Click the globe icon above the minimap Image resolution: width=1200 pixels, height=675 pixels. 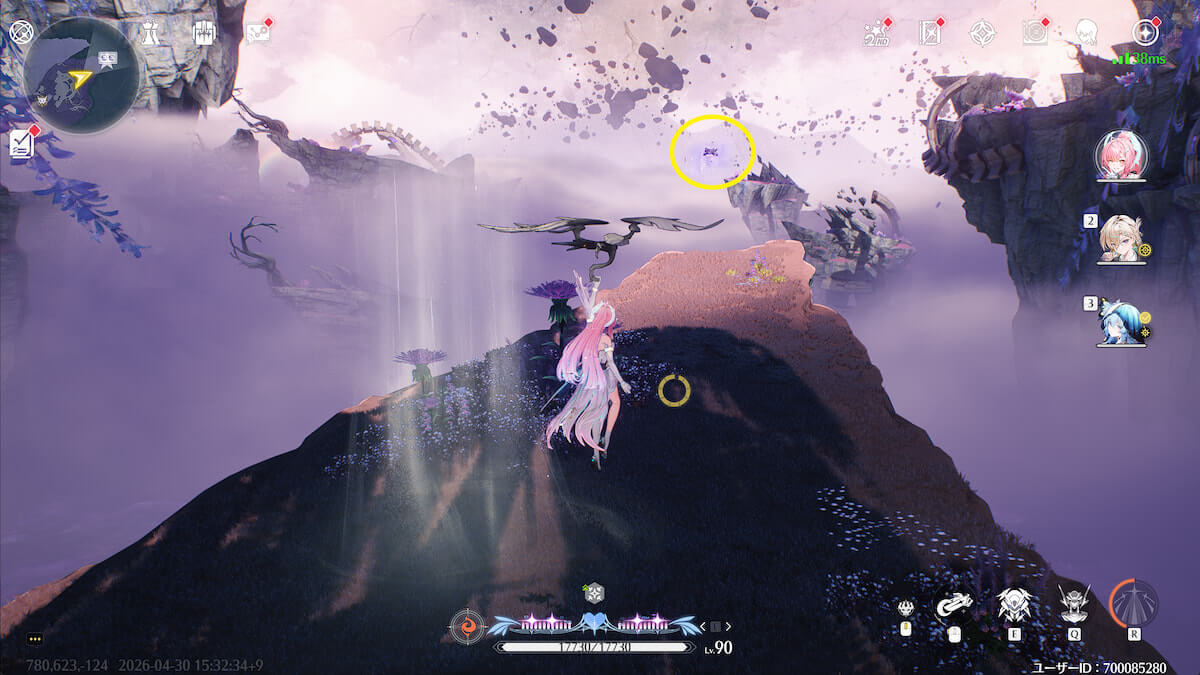tap(21, 32)
